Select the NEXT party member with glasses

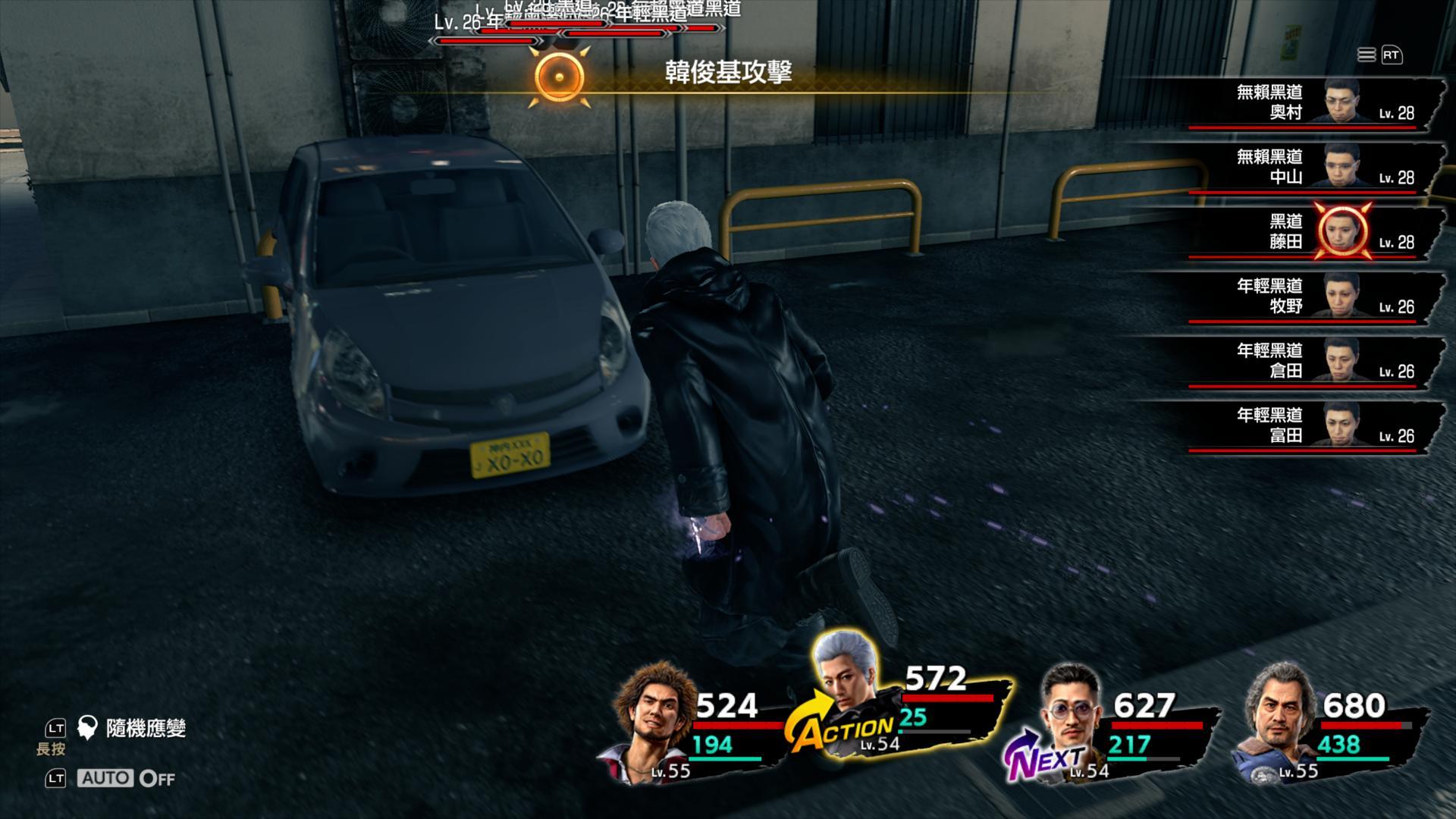point(1071,713)
